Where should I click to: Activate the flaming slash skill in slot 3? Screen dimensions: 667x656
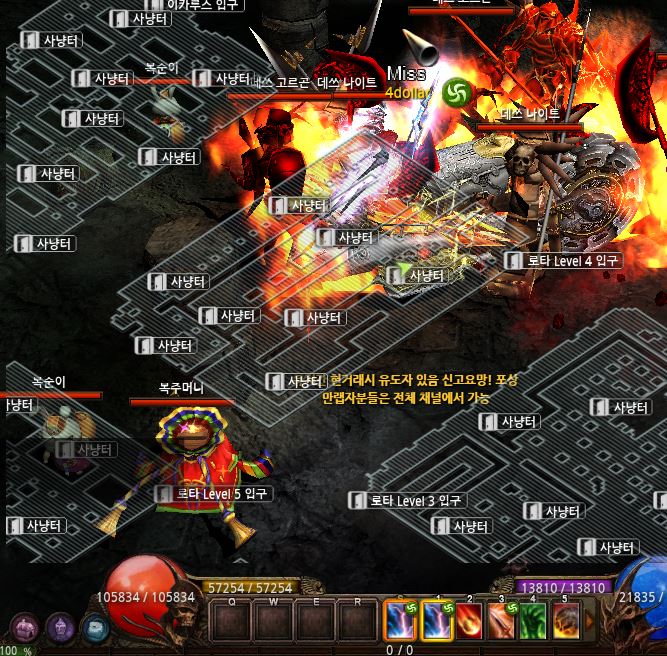pos(504,621)
